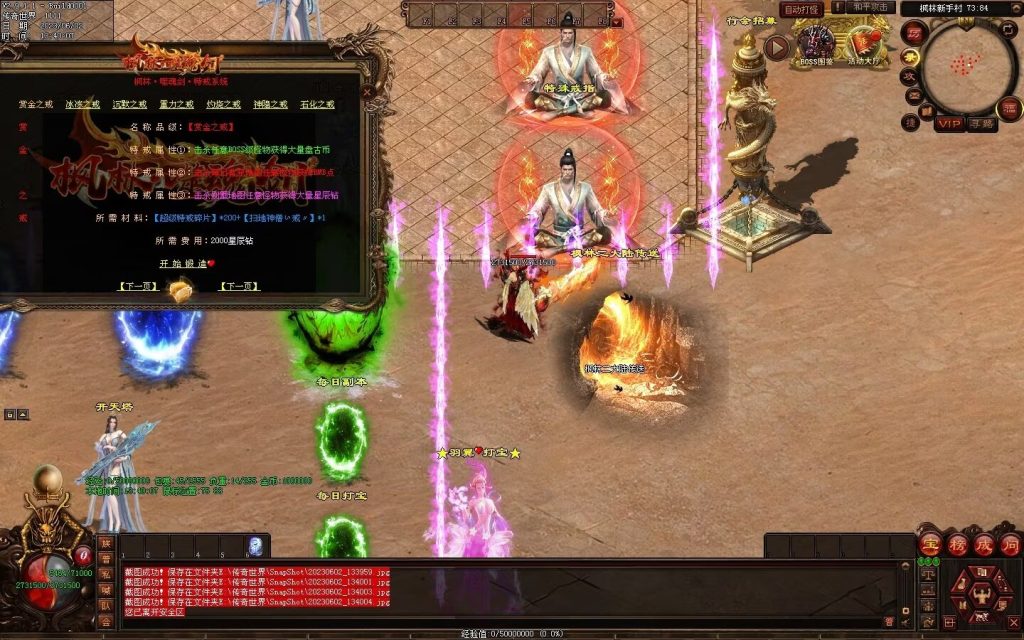Viewport: 1024px width, 640px height.
Task: Switch to the 赏金之戒 tab
Action: 36,104
